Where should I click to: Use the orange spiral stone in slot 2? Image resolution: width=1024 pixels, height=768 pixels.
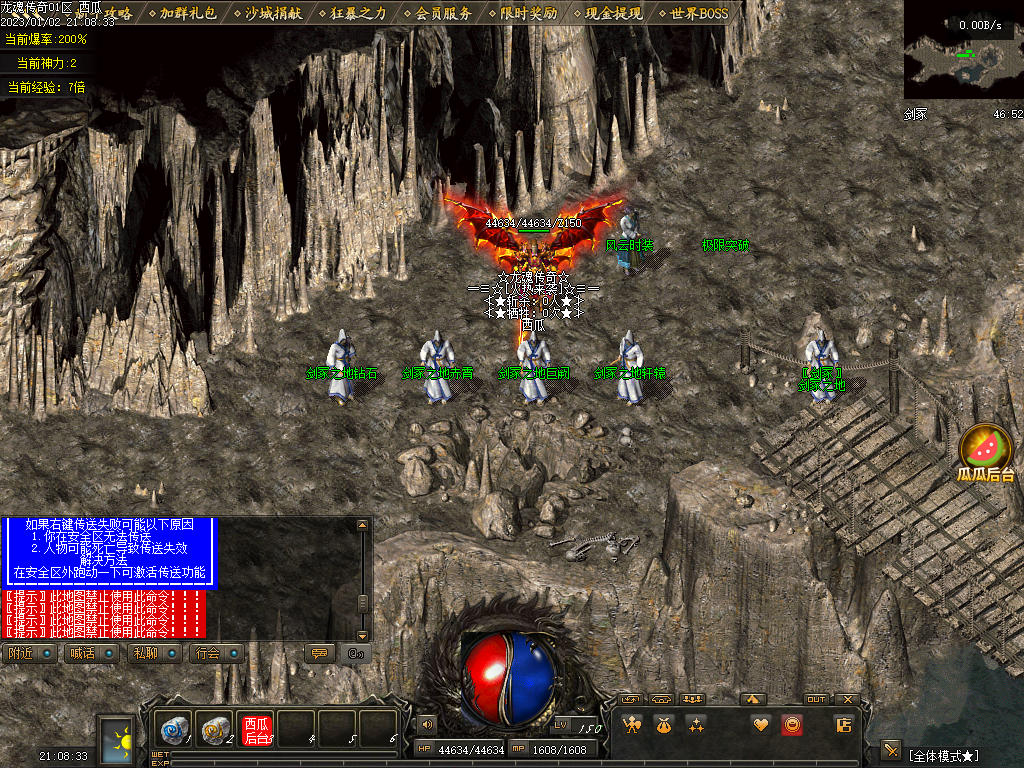tap(214, 730)
